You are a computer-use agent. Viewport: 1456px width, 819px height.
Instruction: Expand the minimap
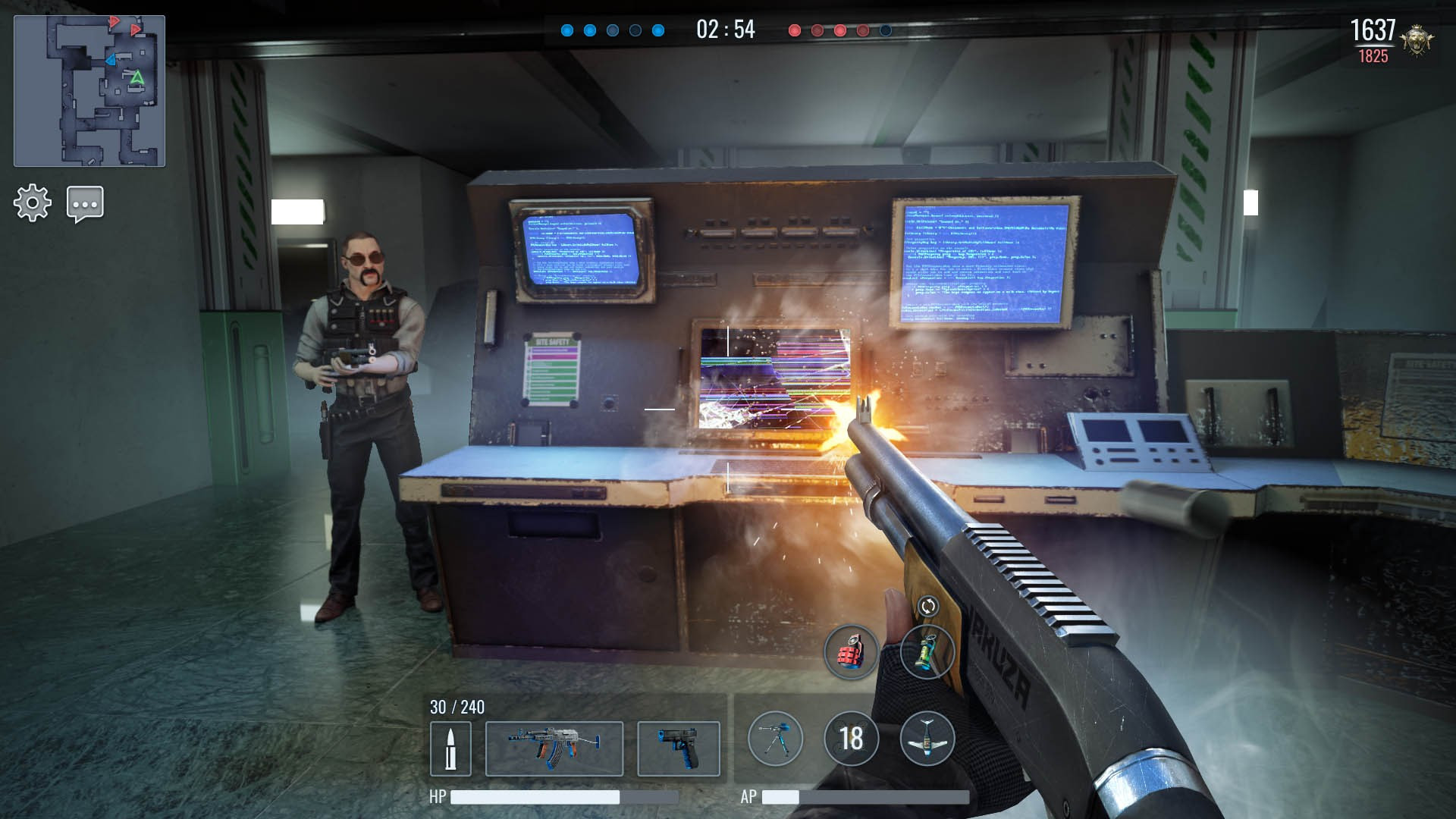tap(89, 91)
